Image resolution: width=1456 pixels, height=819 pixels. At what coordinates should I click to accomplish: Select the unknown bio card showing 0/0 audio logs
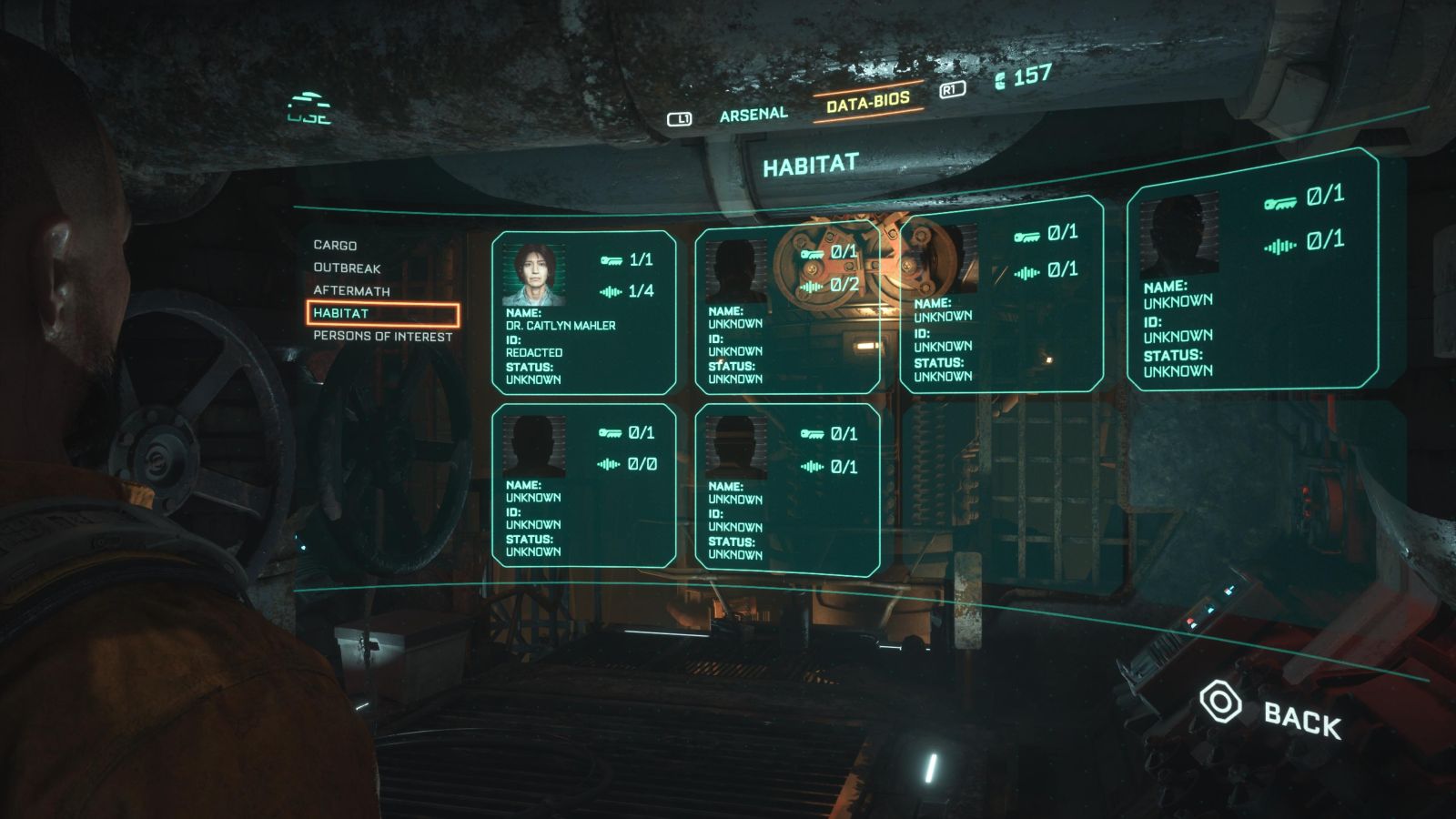point(583,486)
